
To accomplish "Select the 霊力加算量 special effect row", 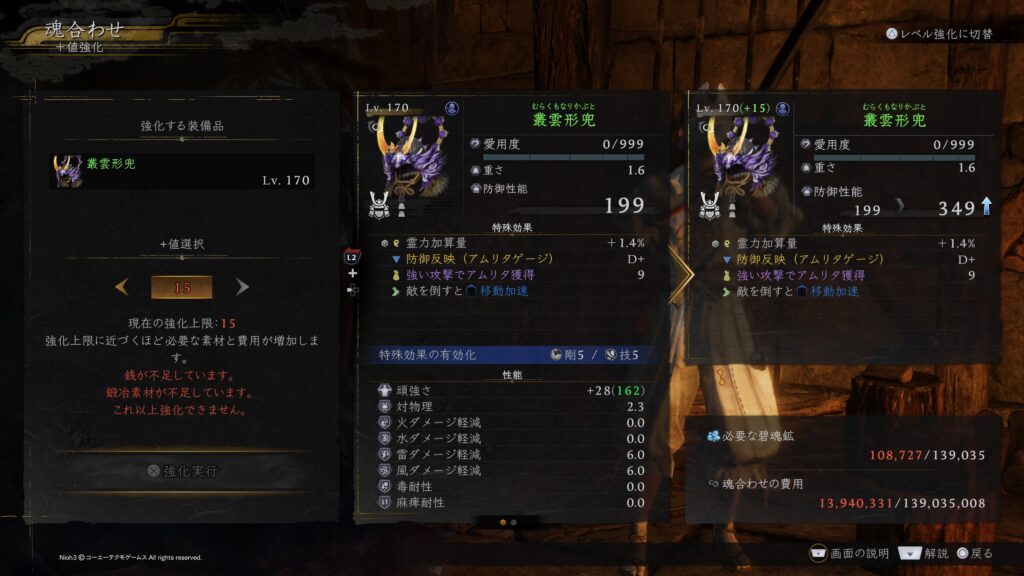I will (512, 243).
